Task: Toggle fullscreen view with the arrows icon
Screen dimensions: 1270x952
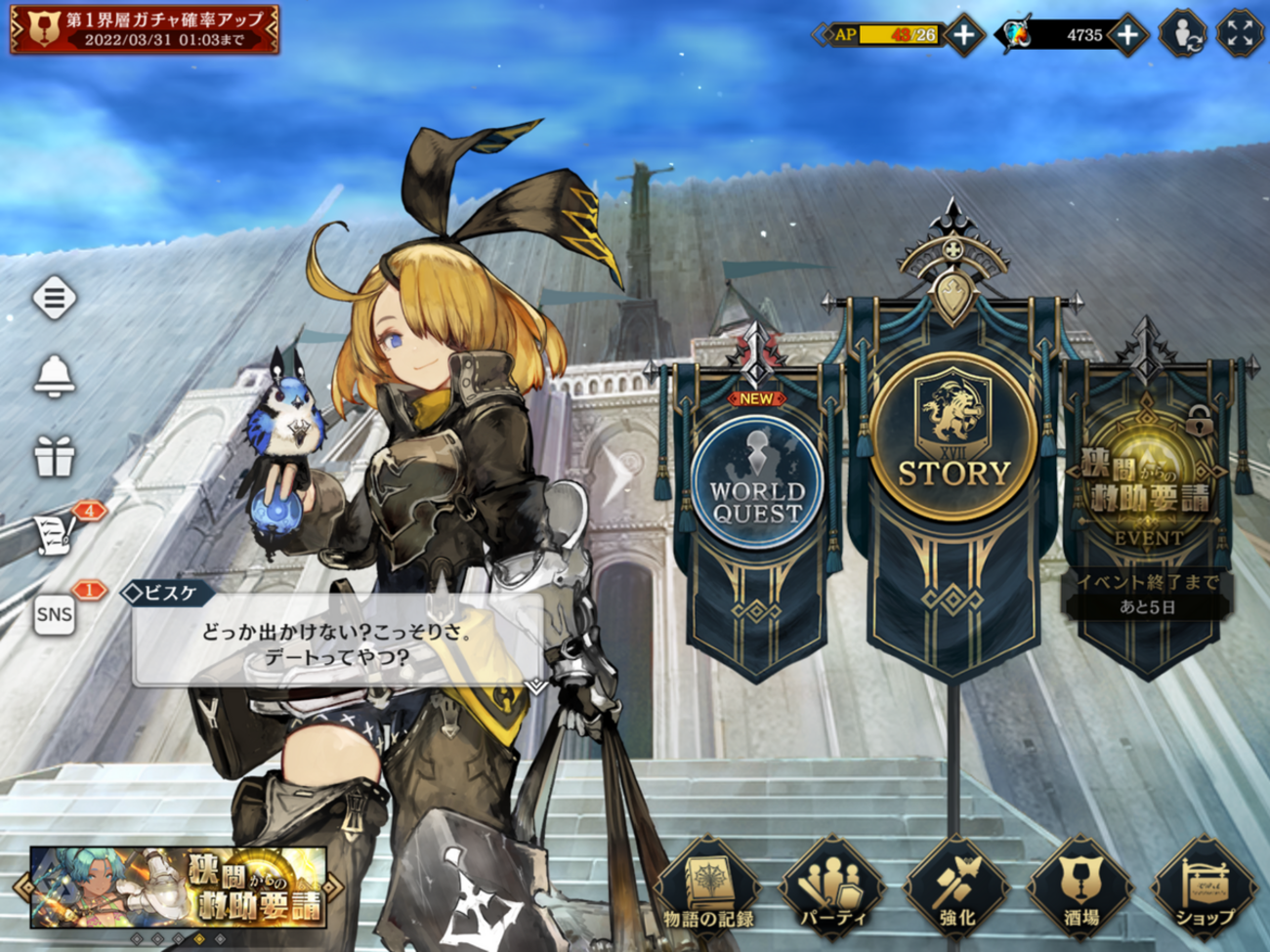Action: (x=1240, y=35)
